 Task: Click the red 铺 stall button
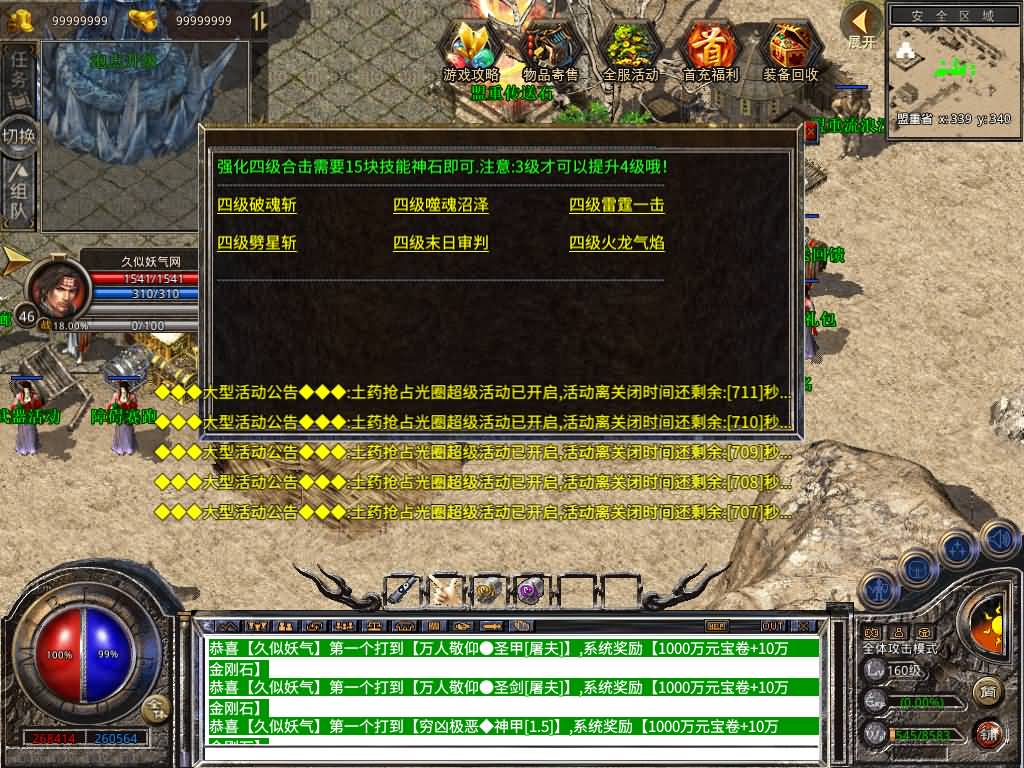click(988, 733)
